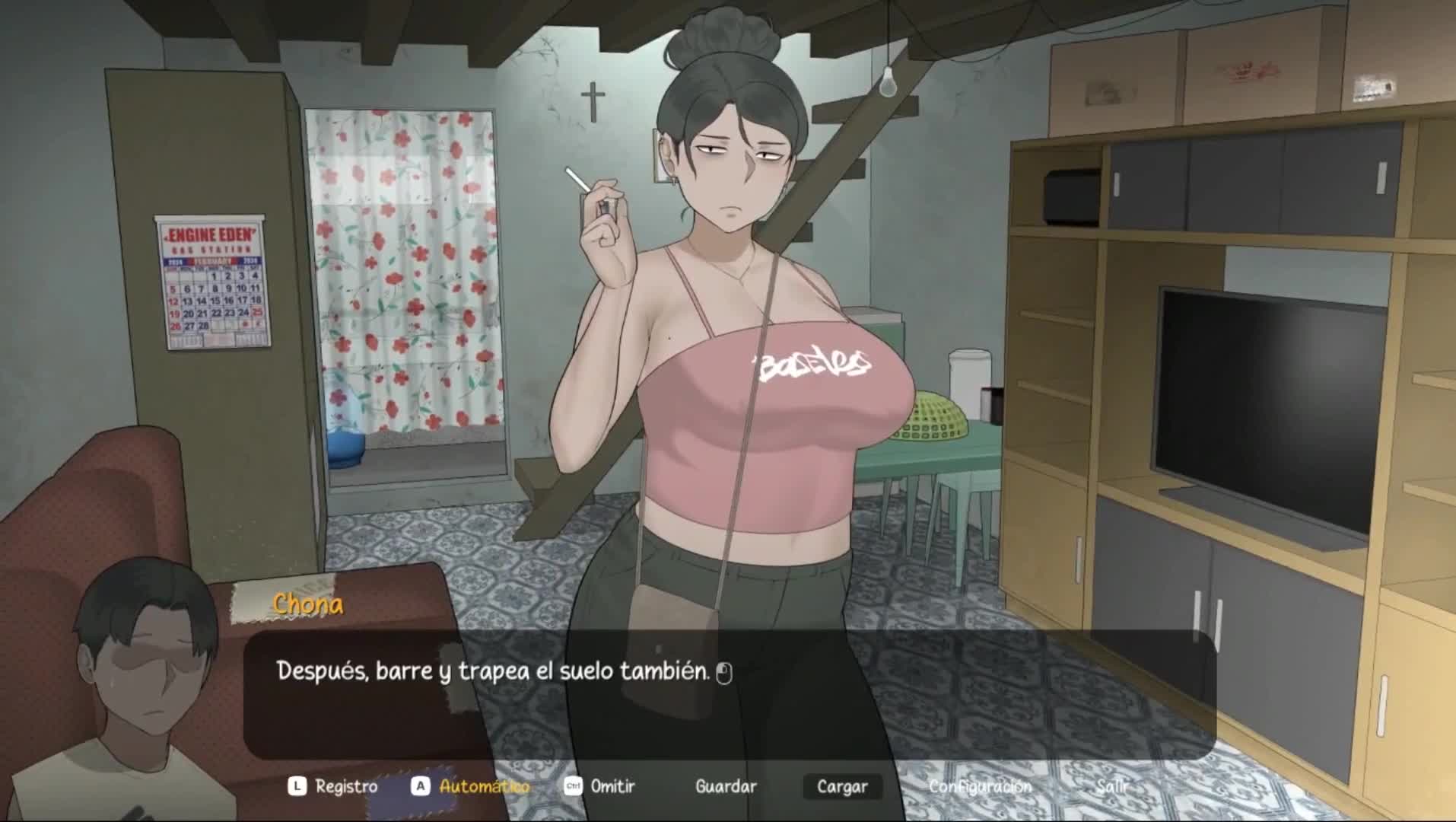This screenshot has width=1456, height=822.
Task: Click Cargar to load a save
Action: pos(842,786)
